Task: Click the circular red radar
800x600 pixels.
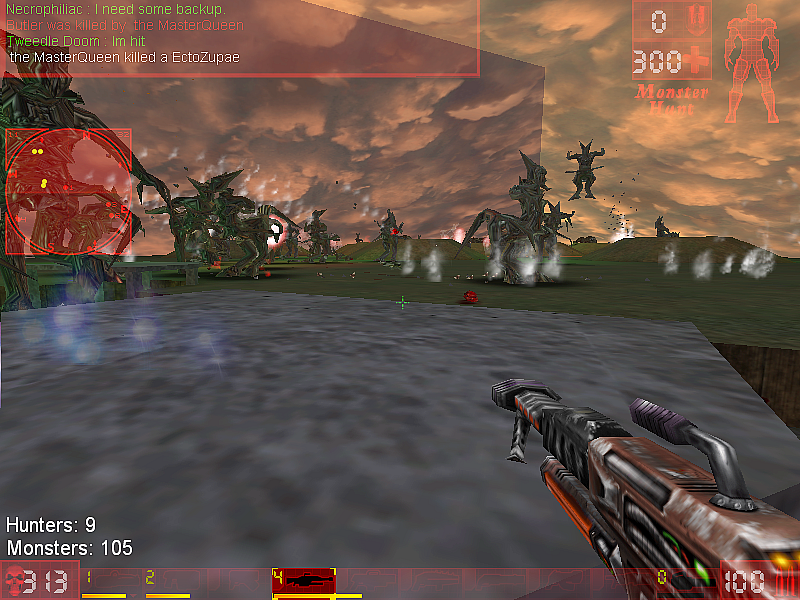Action: (68, 191)
